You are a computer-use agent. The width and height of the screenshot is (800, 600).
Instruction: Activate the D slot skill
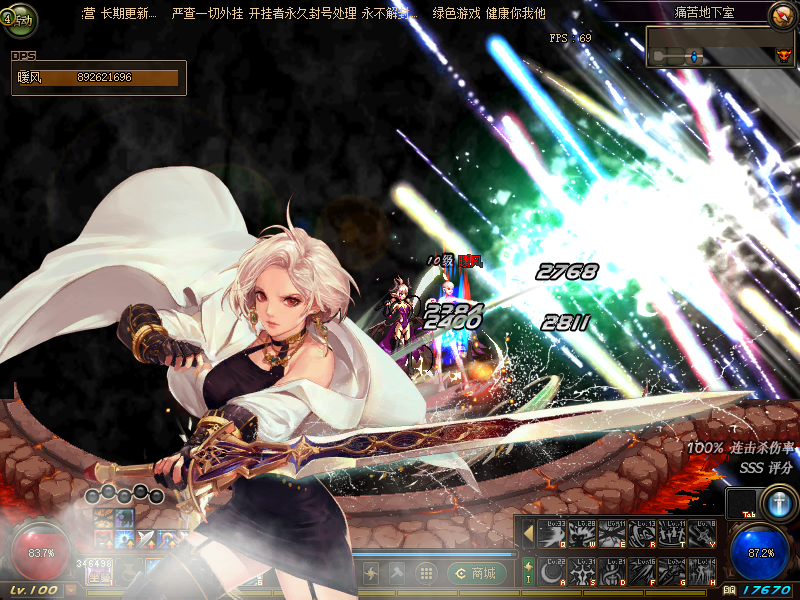coord(613,572)
